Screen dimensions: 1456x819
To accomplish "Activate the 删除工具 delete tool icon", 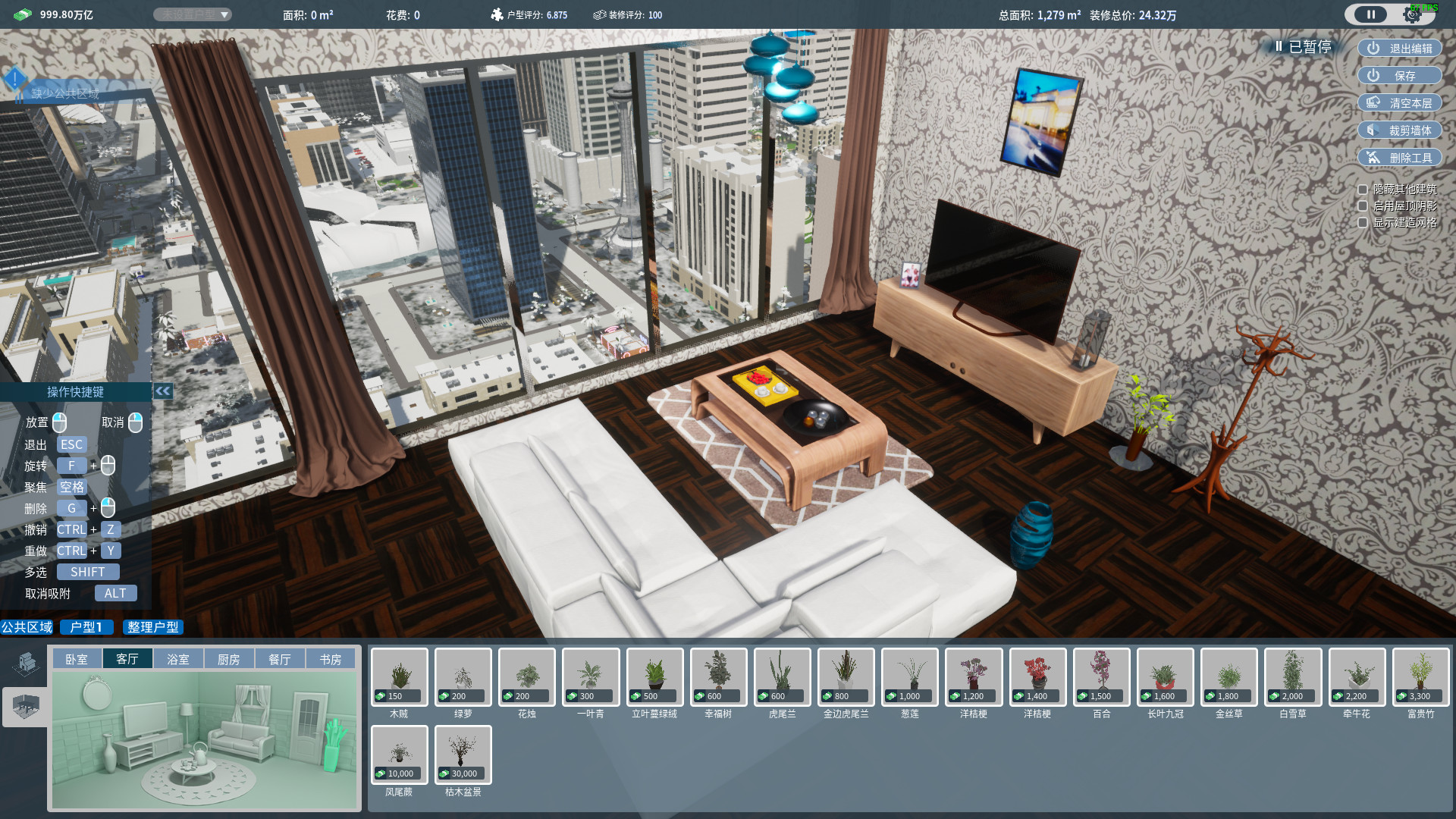I will point(1374,157).
